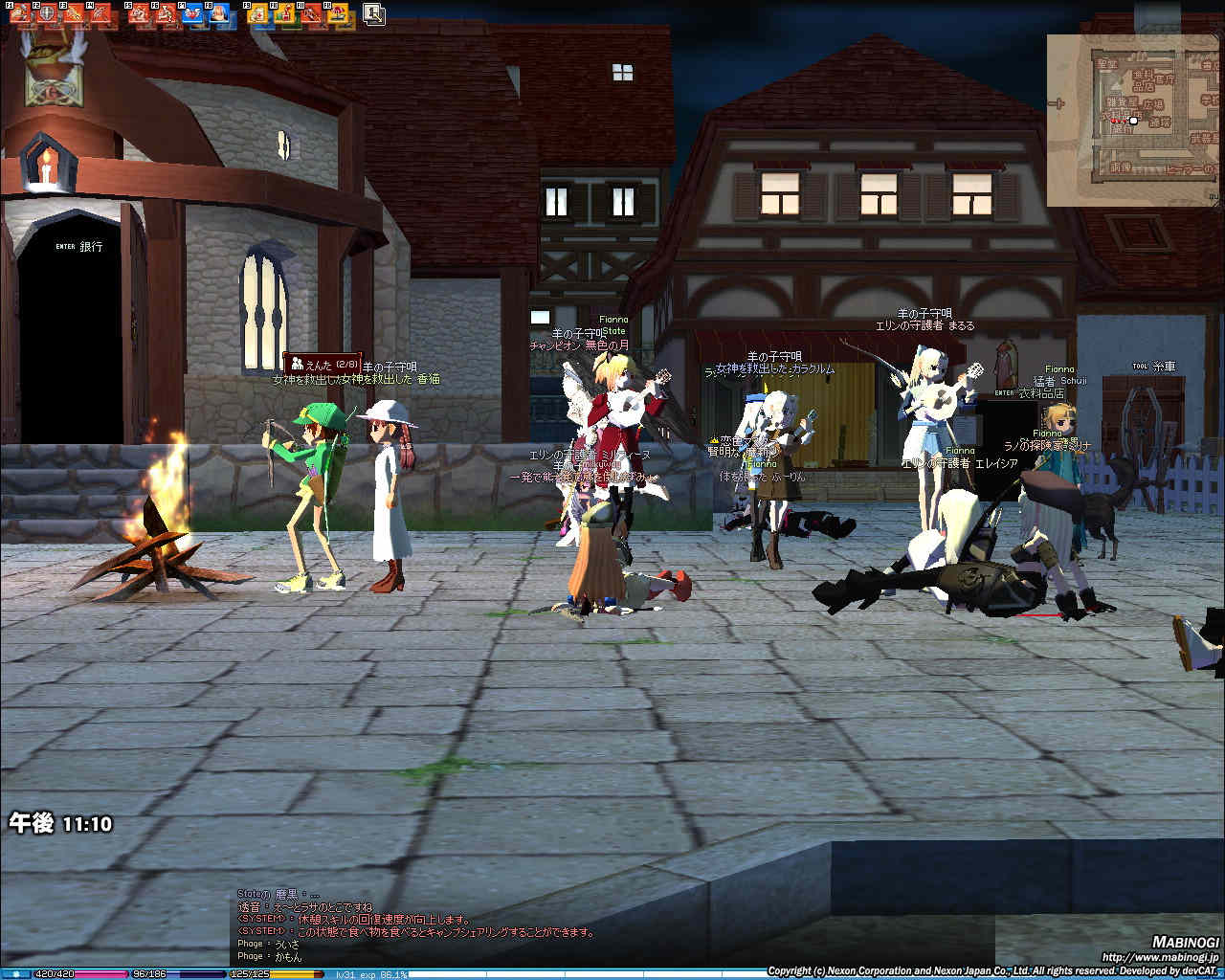Trigger the F11 orange skill icon

311,13
